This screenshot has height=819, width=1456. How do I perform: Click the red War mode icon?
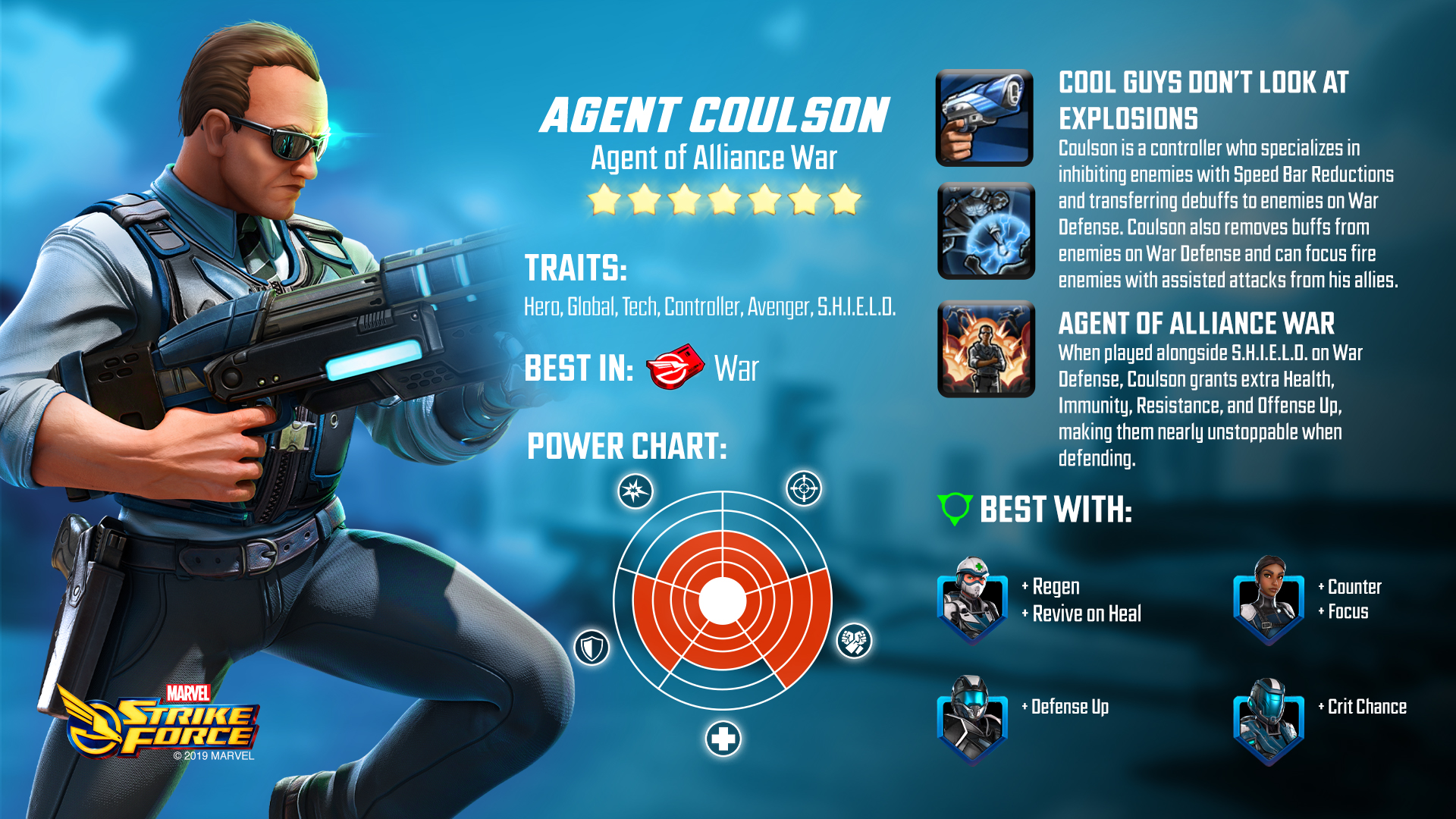point(674,367)
